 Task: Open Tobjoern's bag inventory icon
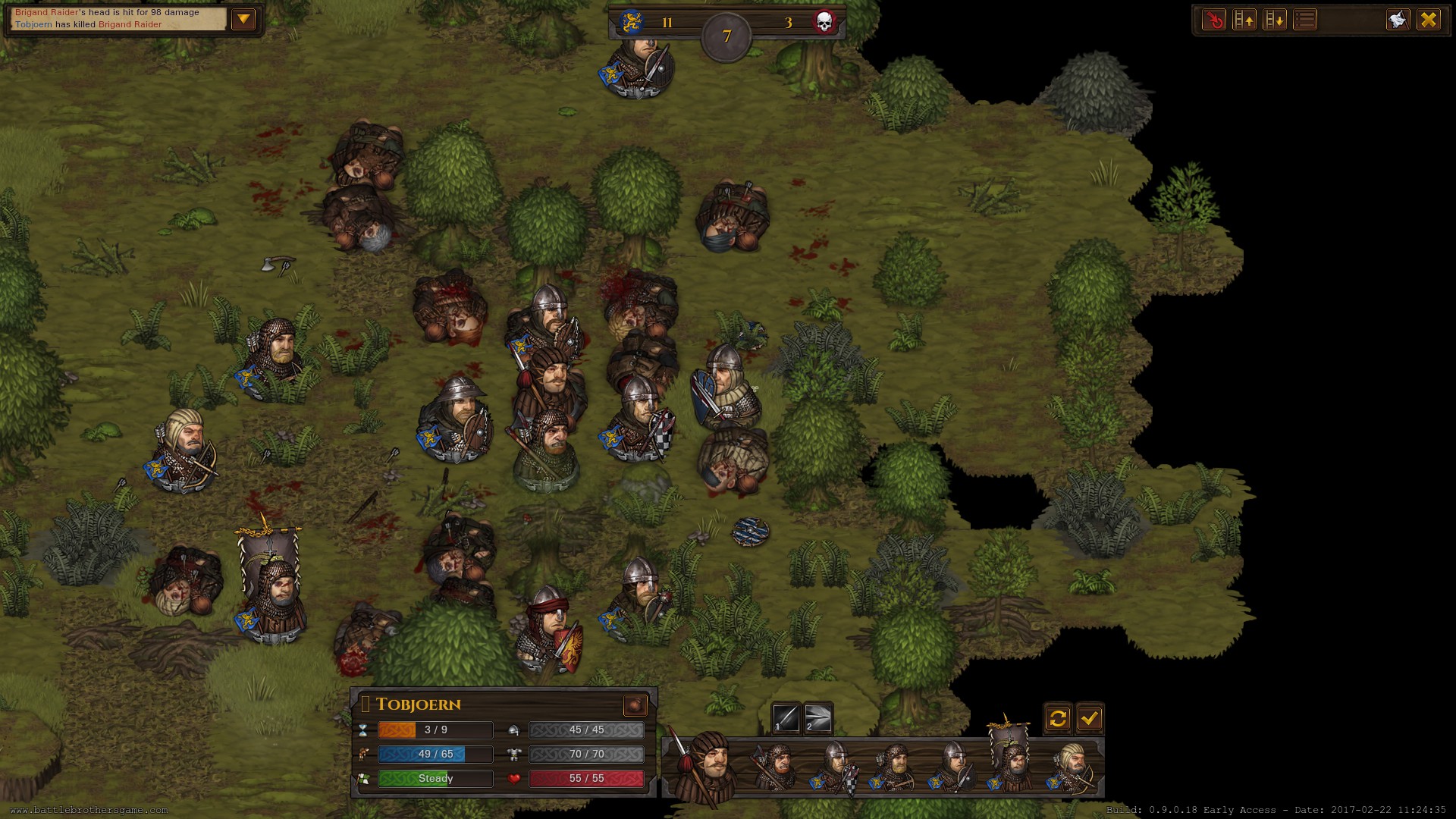coord(635,705)
